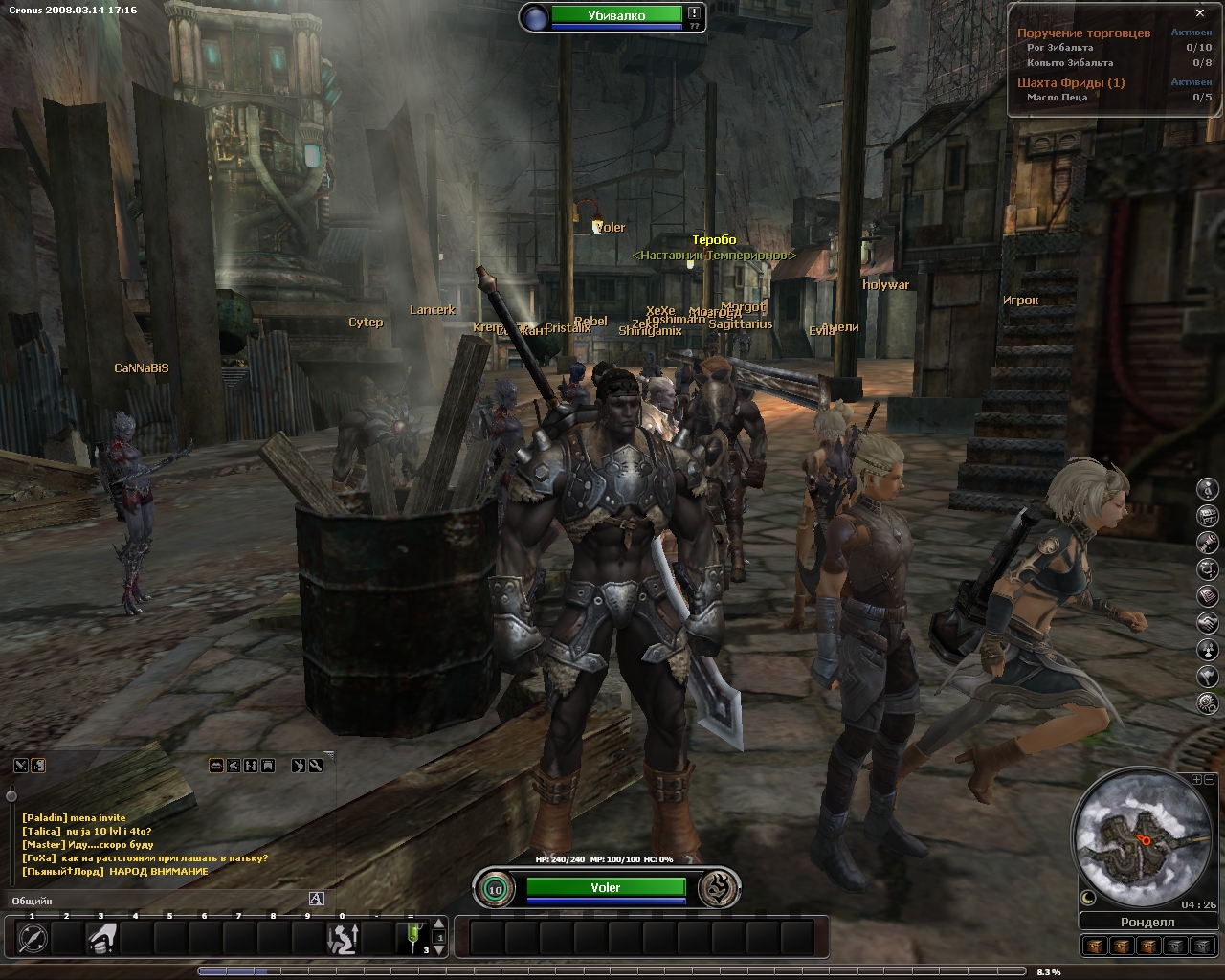
Task: Select the Поручение торговцев quest entry
Action: (1083, 33)
